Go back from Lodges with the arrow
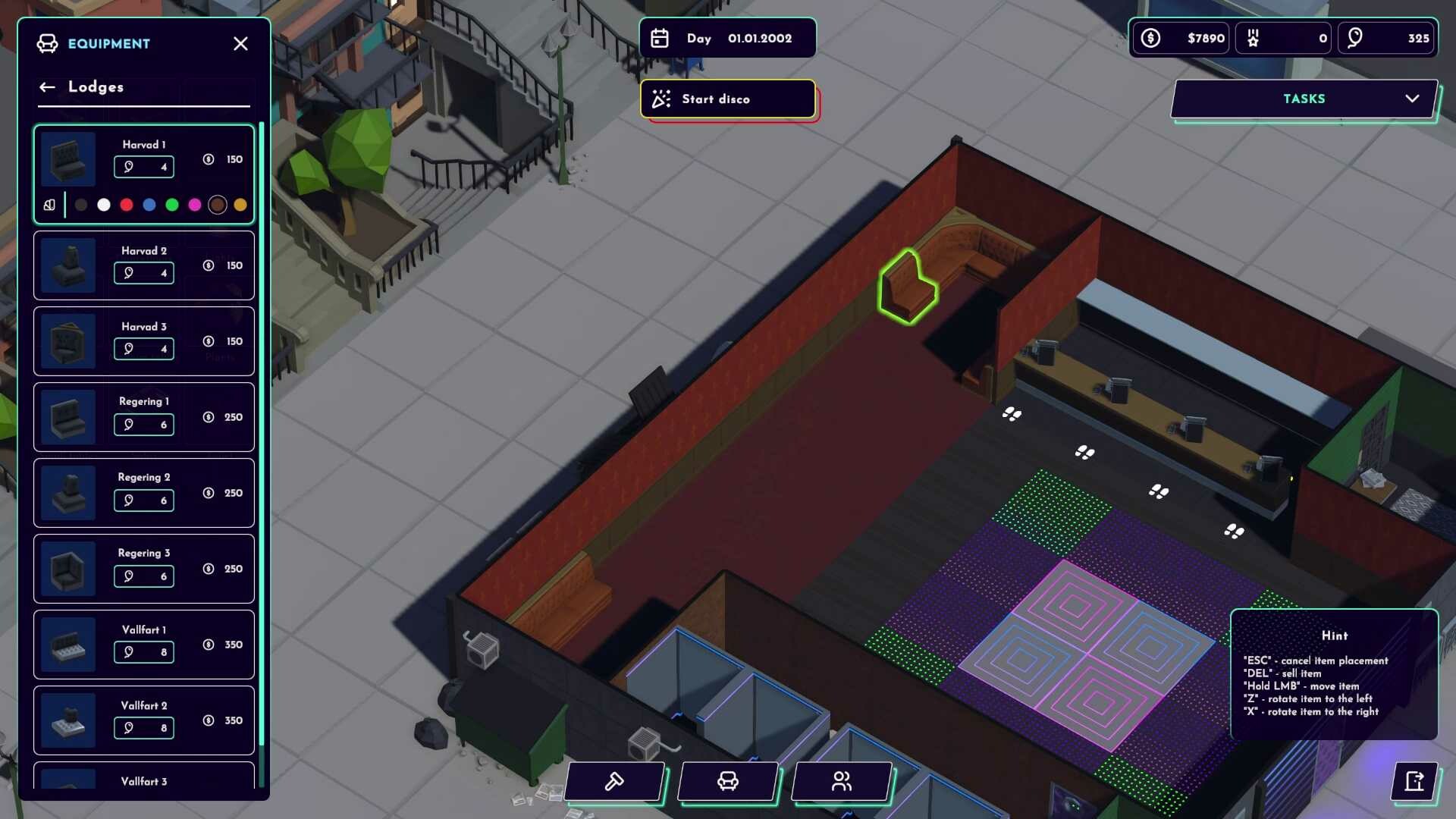The image size is (1456, 819). 47,86
